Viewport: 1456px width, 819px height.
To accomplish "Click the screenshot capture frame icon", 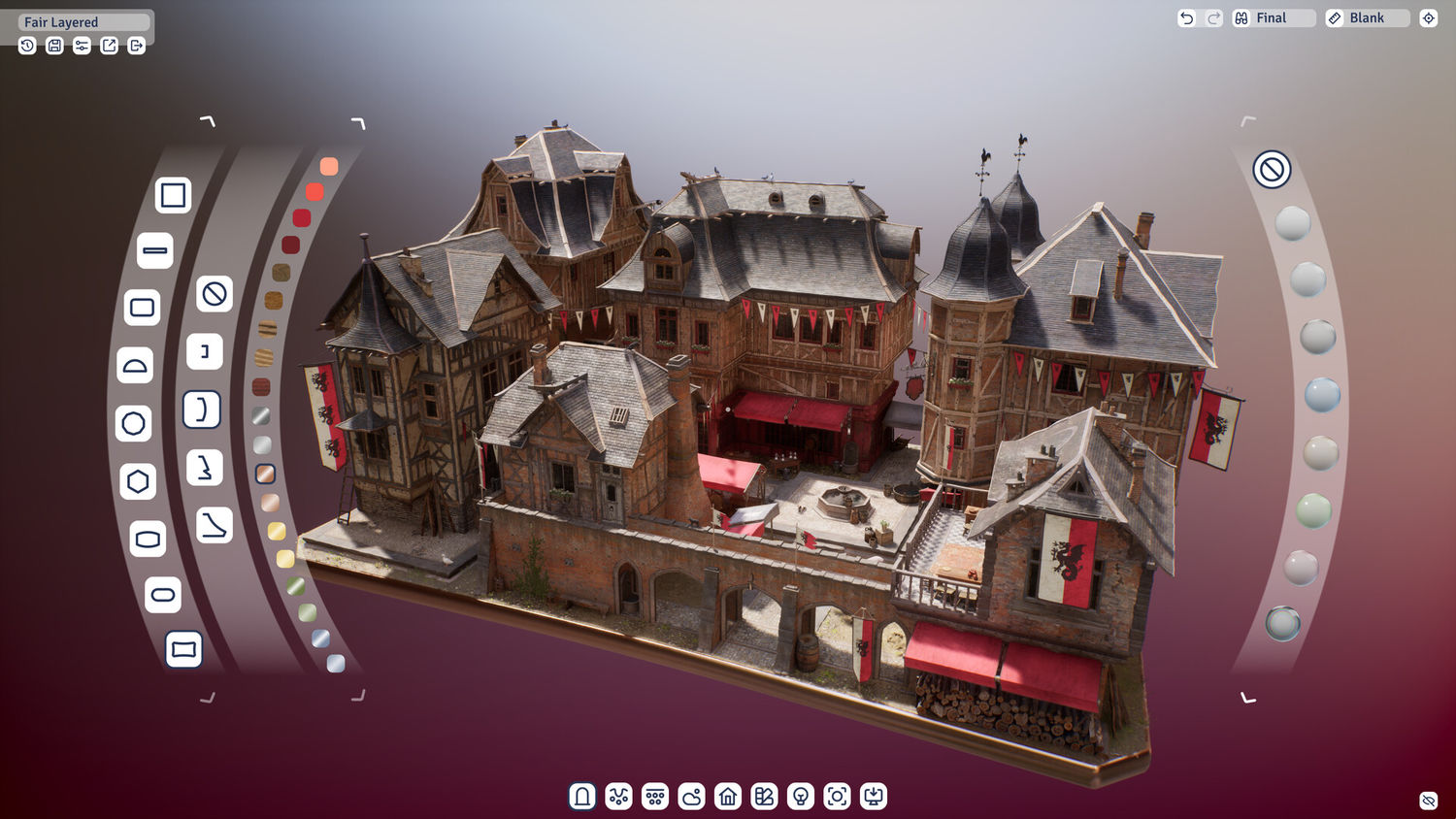I will 837,797.
